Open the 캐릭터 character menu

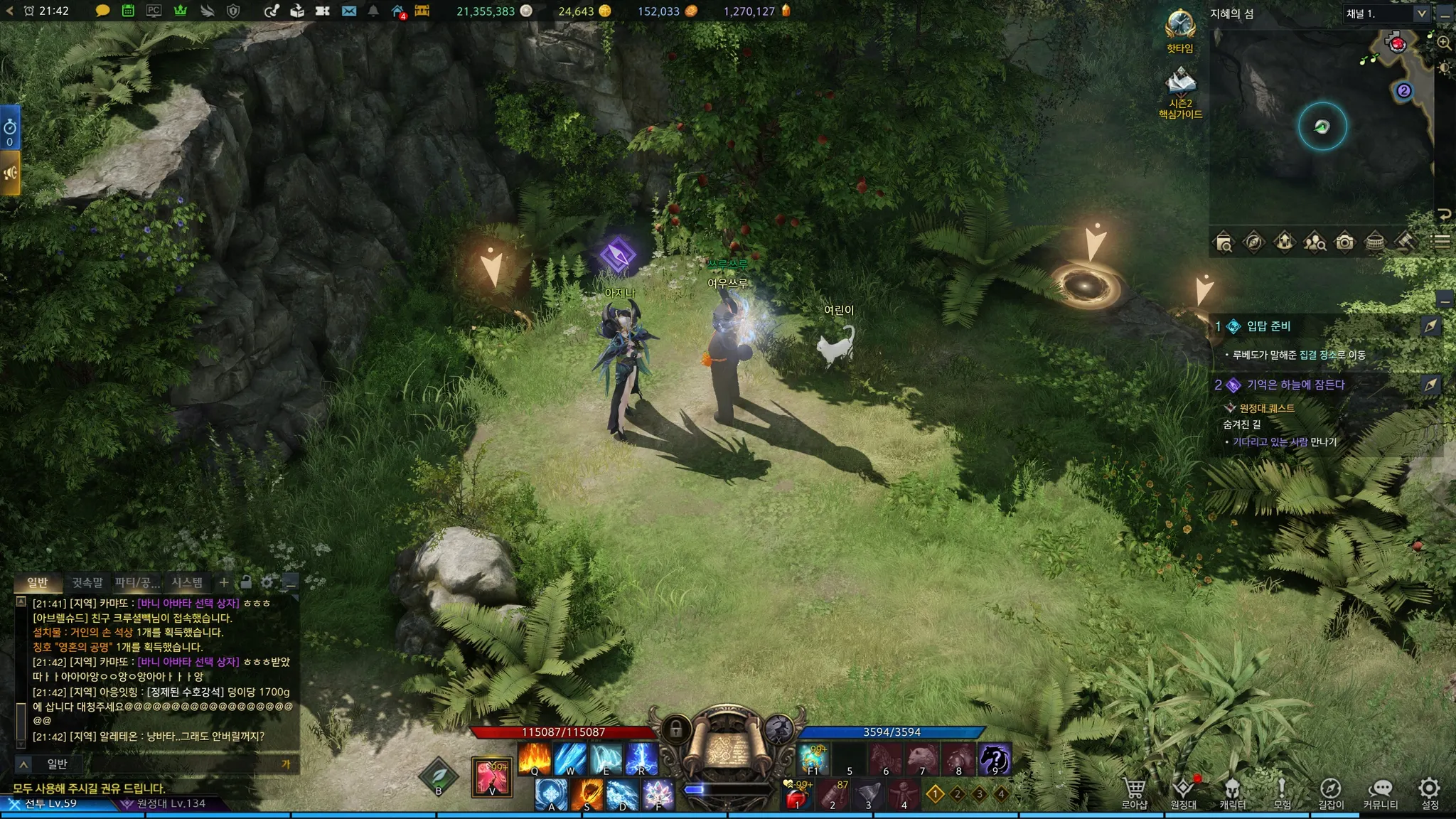point(1233,792)
